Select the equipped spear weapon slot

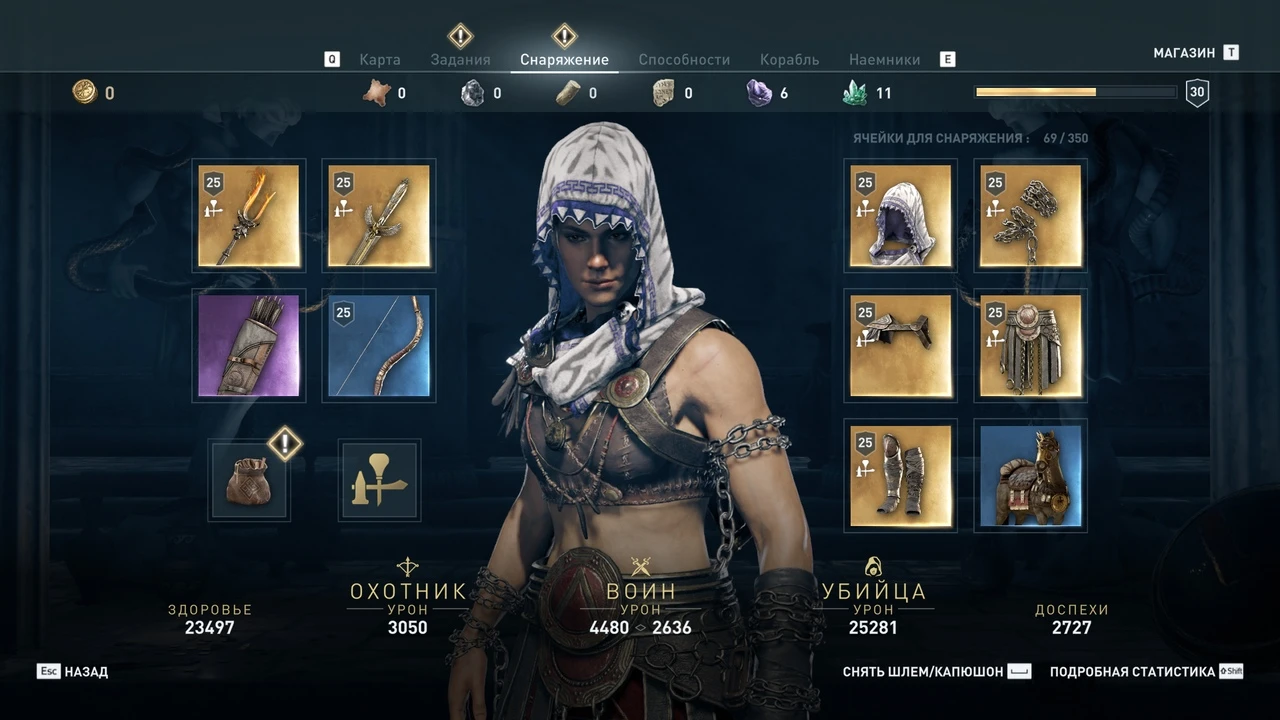(x=248, y=216)
